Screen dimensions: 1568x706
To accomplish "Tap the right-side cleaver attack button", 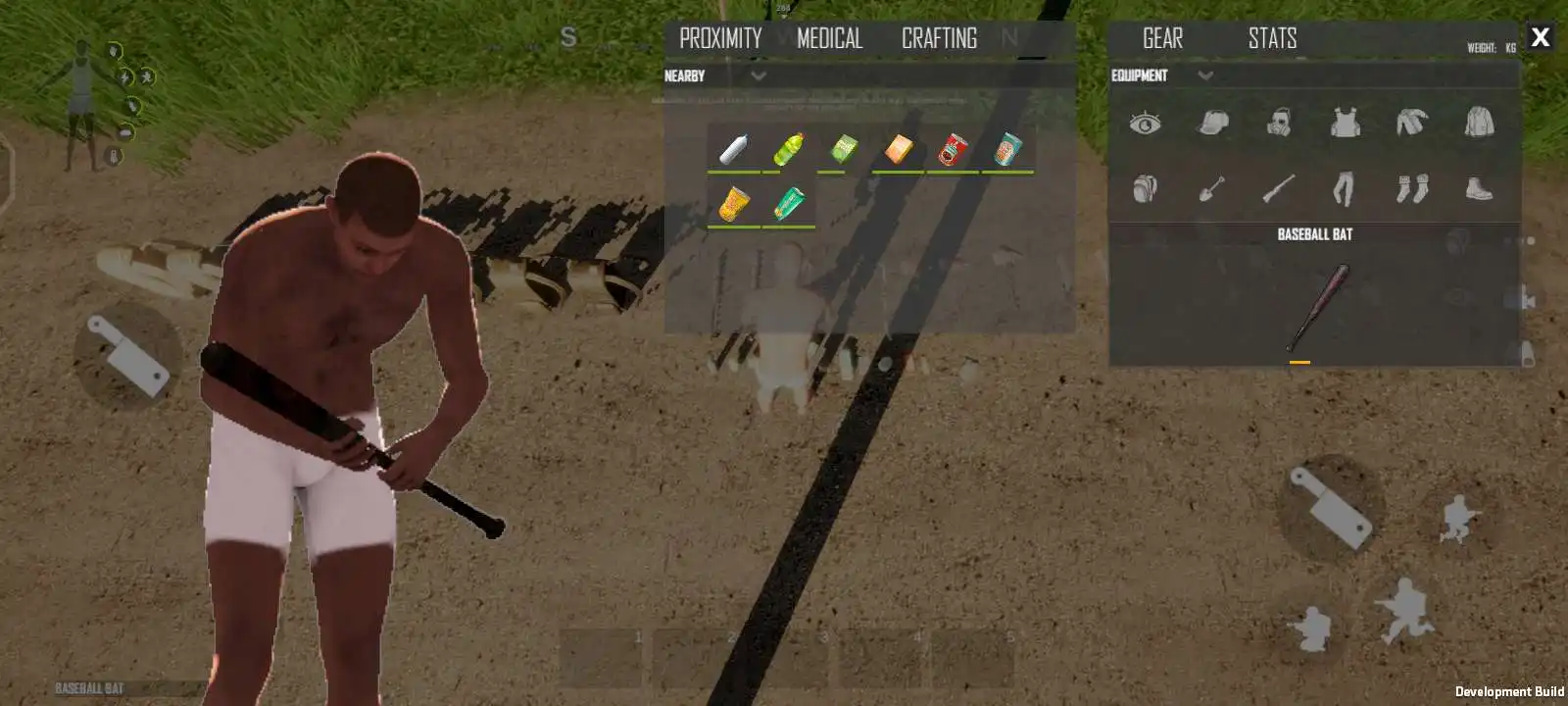I will click(x=1331, y=507).
